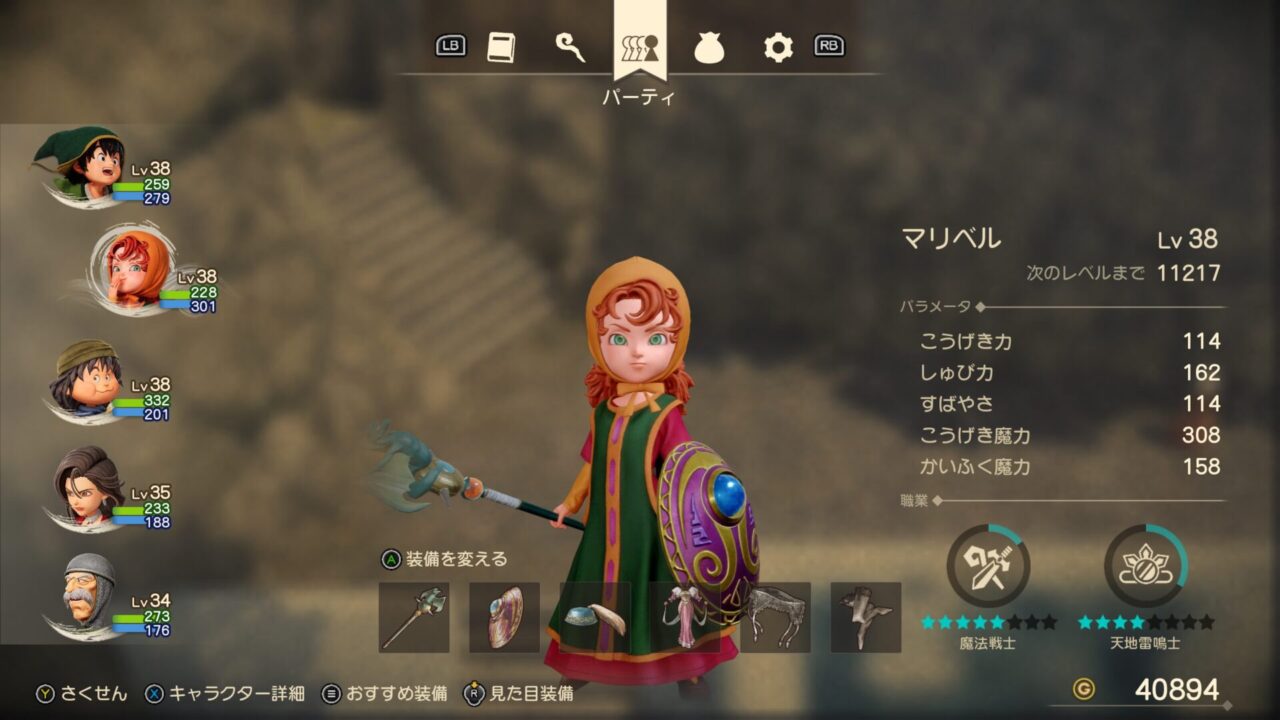Choose the shell shield equipment slot
The height and width of the screenshot is (720, 1280).
504,617
